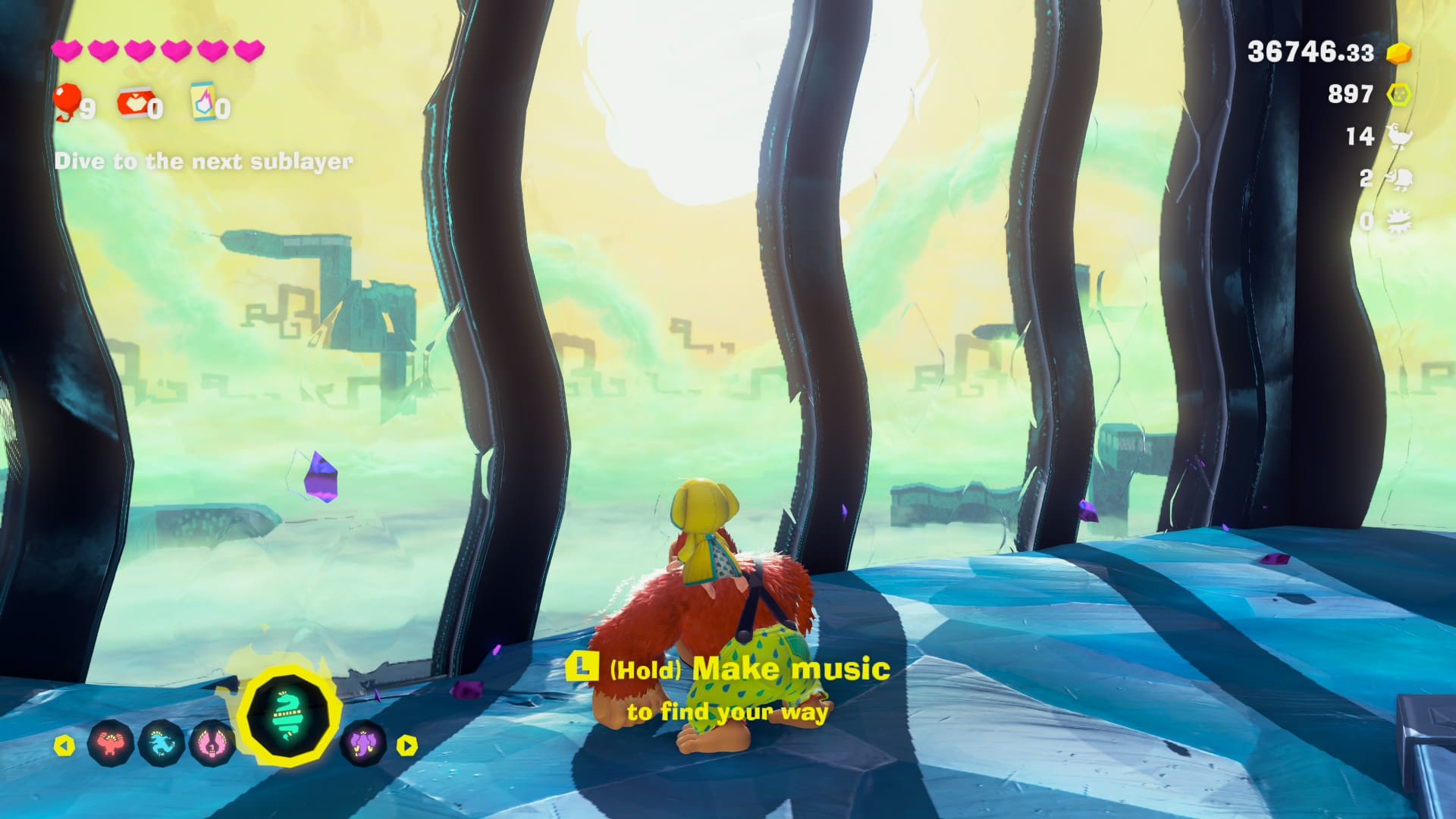1456x819 pixels.
Task: Click the yellow hexagon Banandium chip icon
Action: click(x=1398, y=95)
